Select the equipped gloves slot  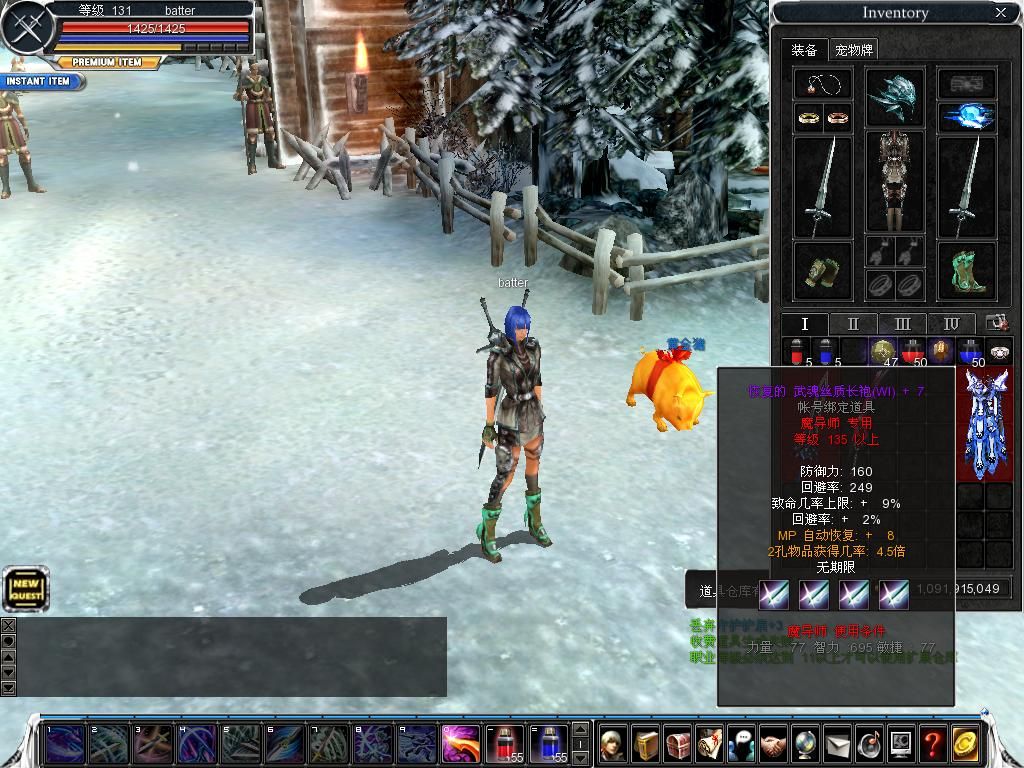click(823, 272)
